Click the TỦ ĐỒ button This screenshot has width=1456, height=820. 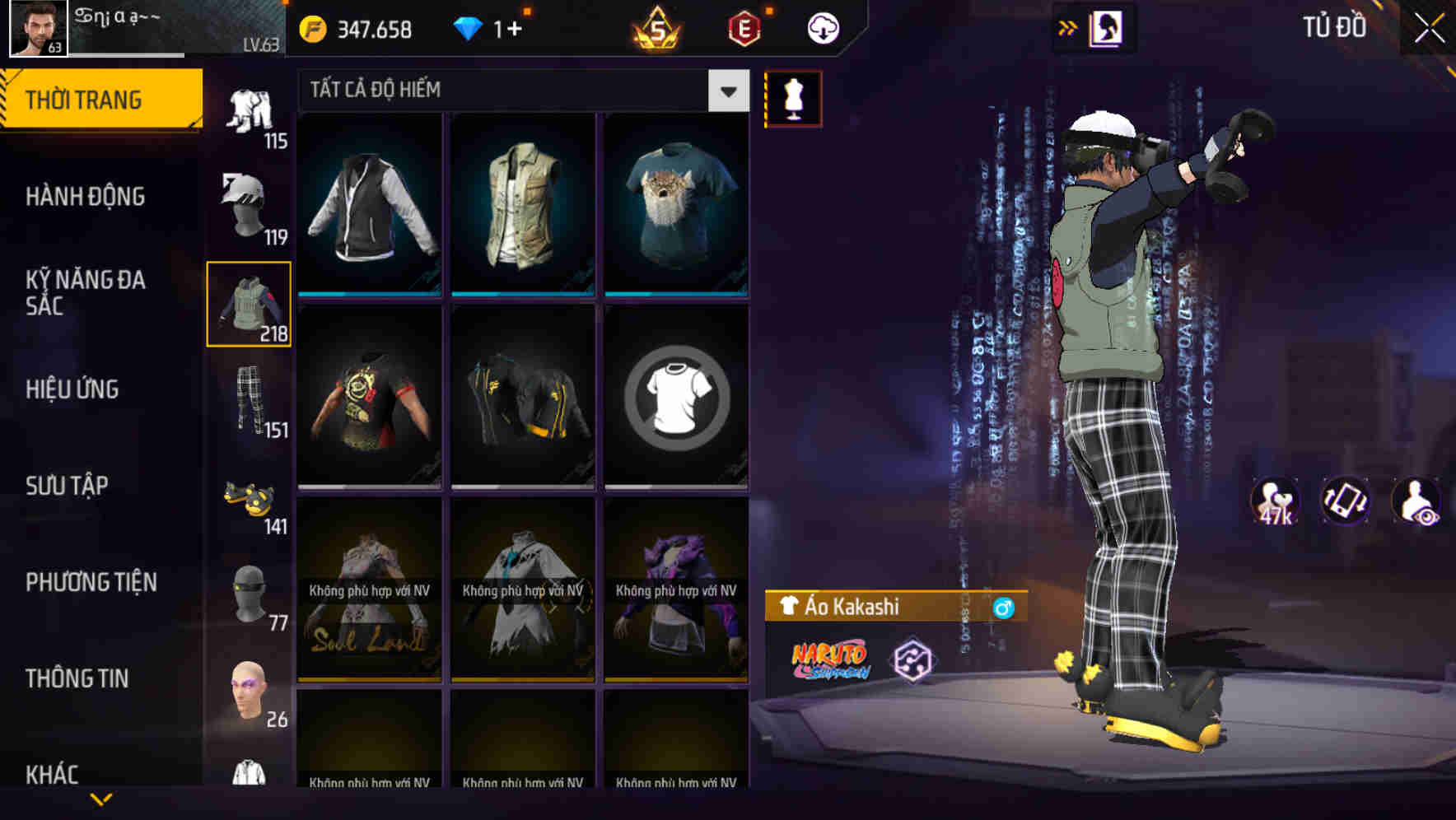(x=1333, y=26)
